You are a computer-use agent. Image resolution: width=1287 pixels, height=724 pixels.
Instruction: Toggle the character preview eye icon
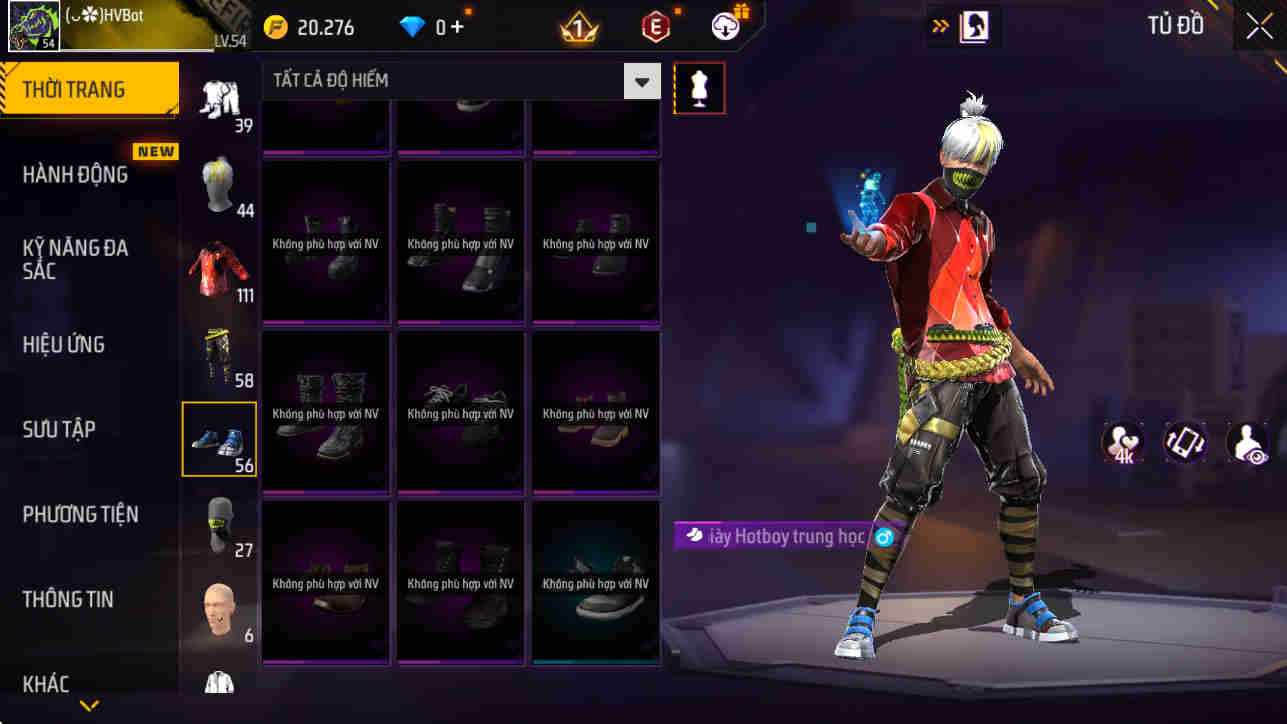[x=1248, y=442]
